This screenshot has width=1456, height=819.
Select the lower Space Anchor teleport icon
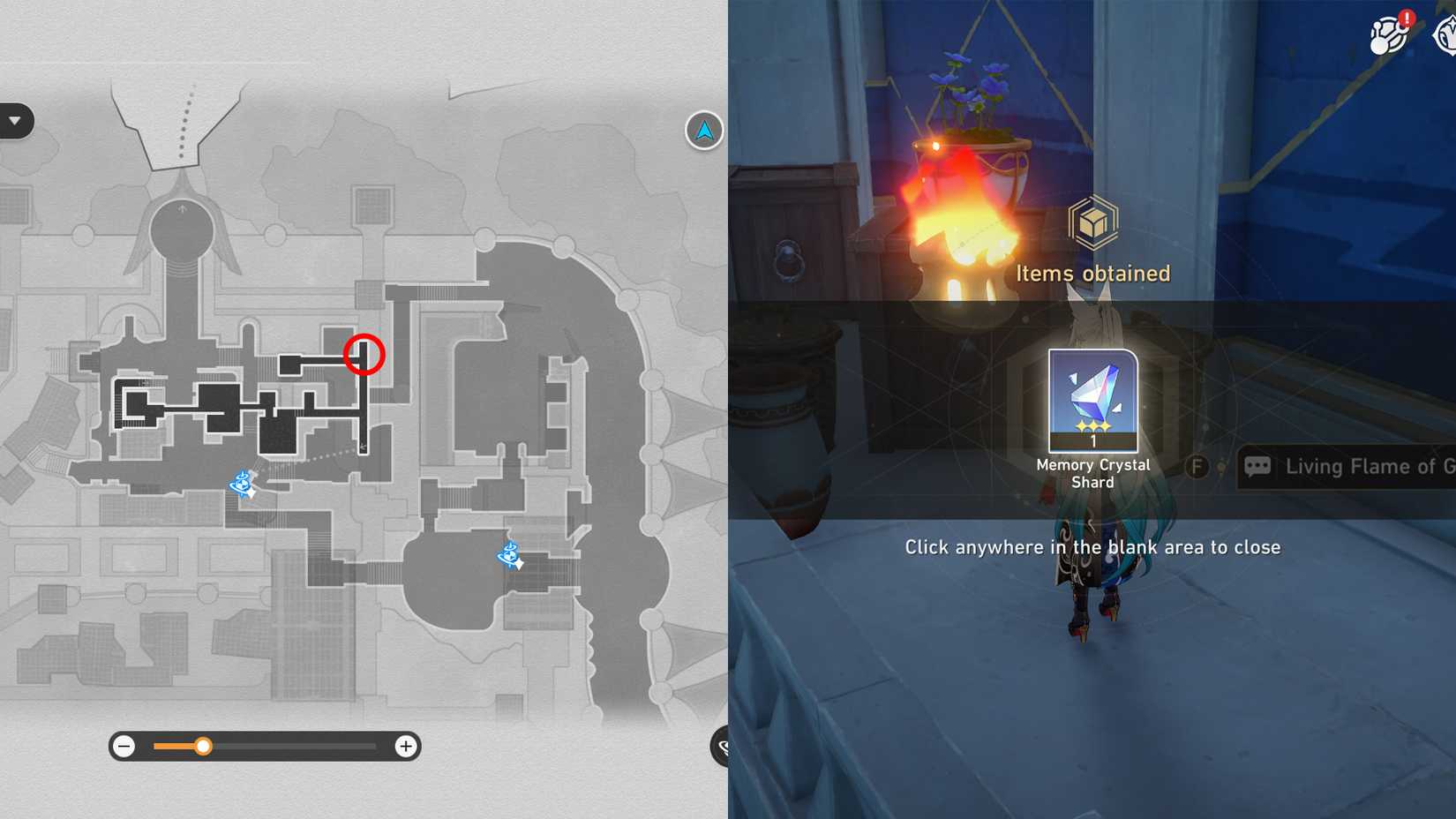pos(508,556)
